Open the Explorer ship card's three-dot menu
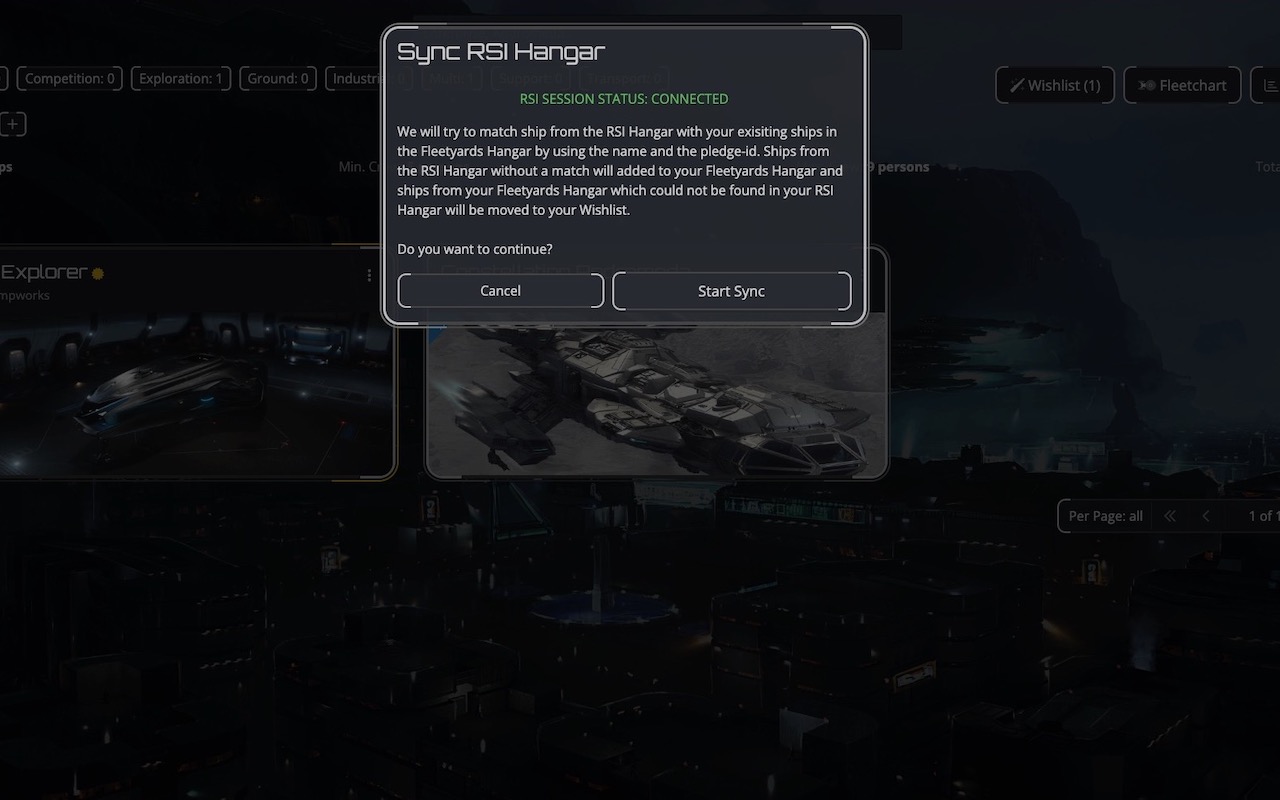 pos(369,275)
